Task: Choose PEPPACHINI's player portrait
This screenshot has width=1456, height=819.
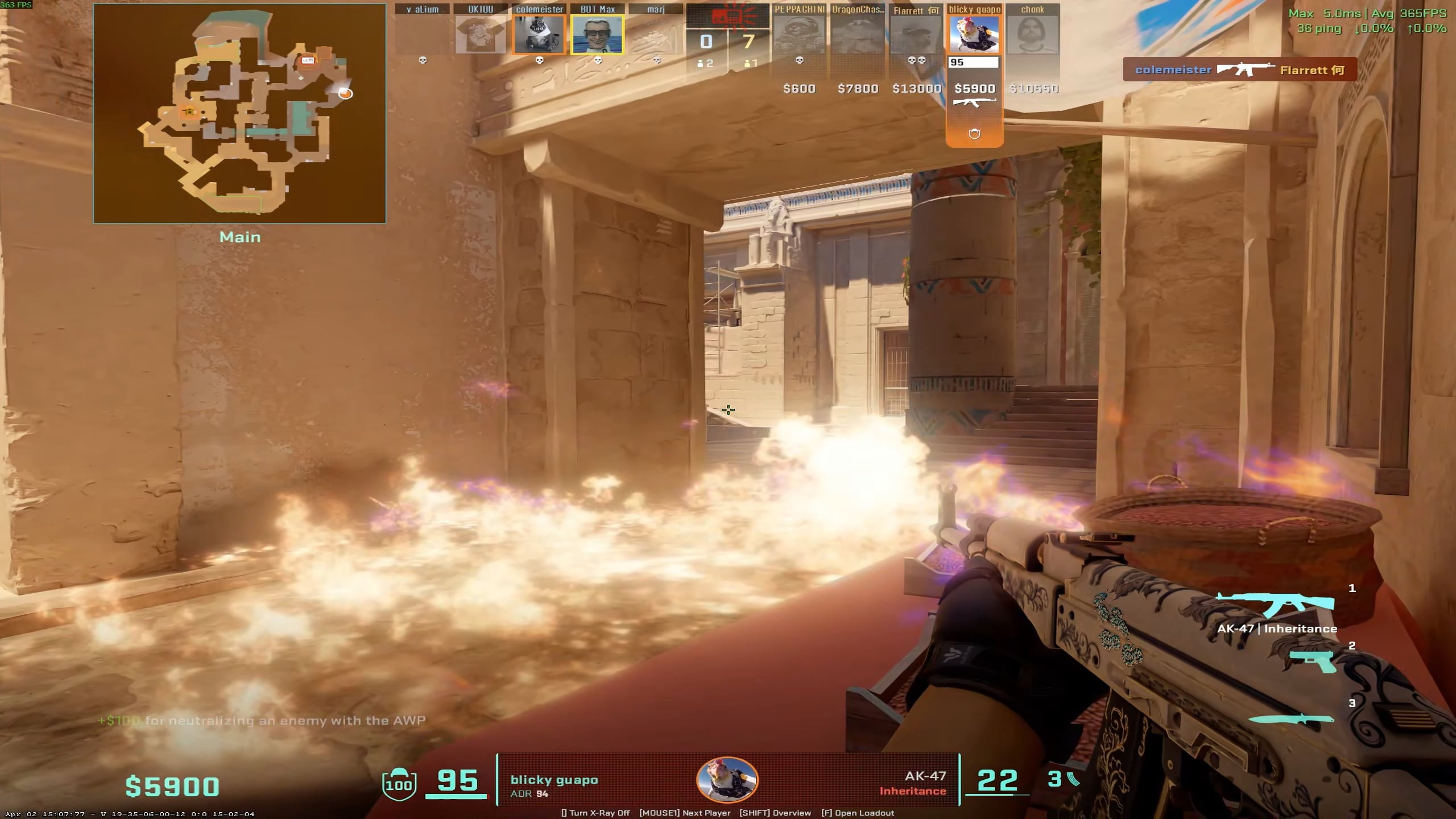Action: tap(799, 35)
